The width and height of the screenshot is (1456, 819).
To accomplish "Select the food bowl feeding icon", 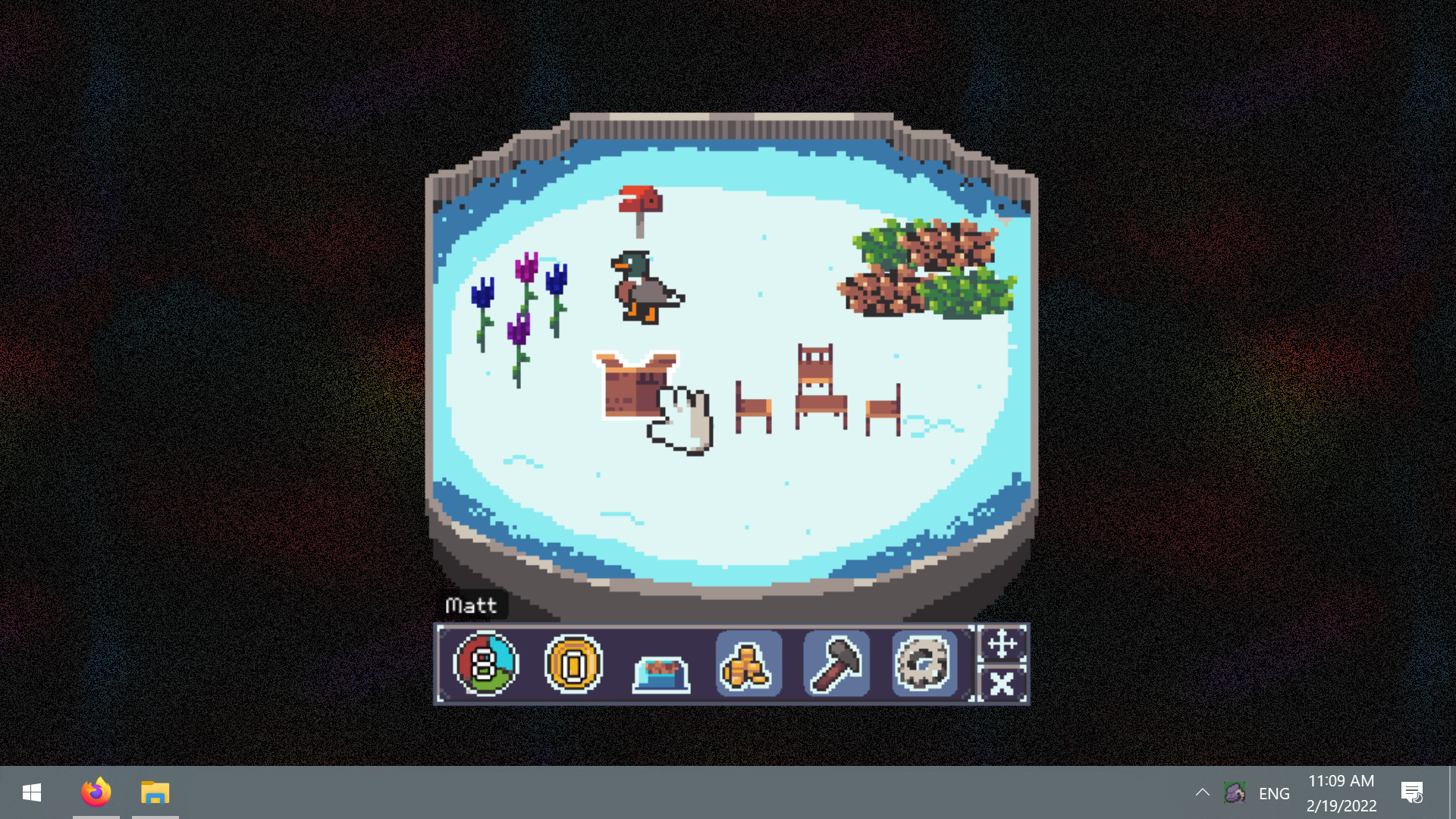I will pos(661,667).
